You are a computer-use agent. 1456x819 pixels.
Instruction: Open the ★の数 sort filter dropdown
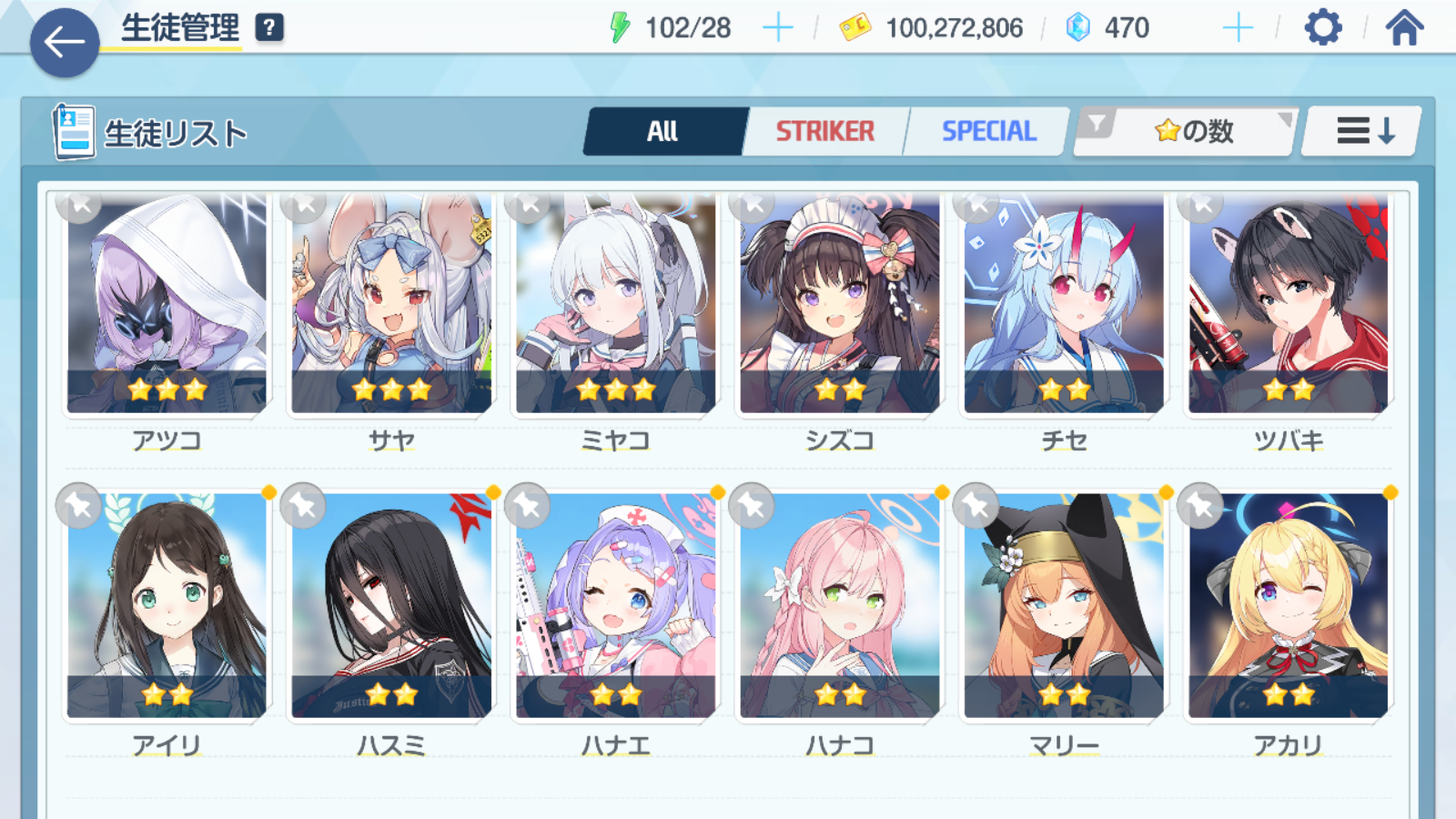(1186, 132)
